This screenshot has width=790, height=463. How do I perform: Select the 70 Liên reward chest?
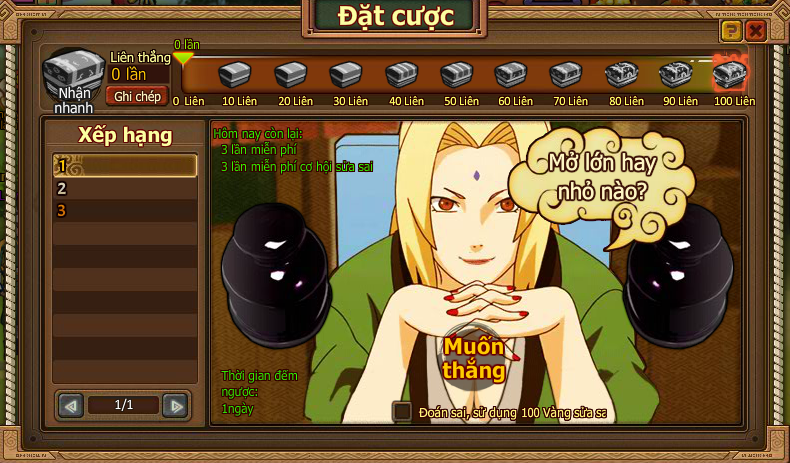[x=565, y=75]
